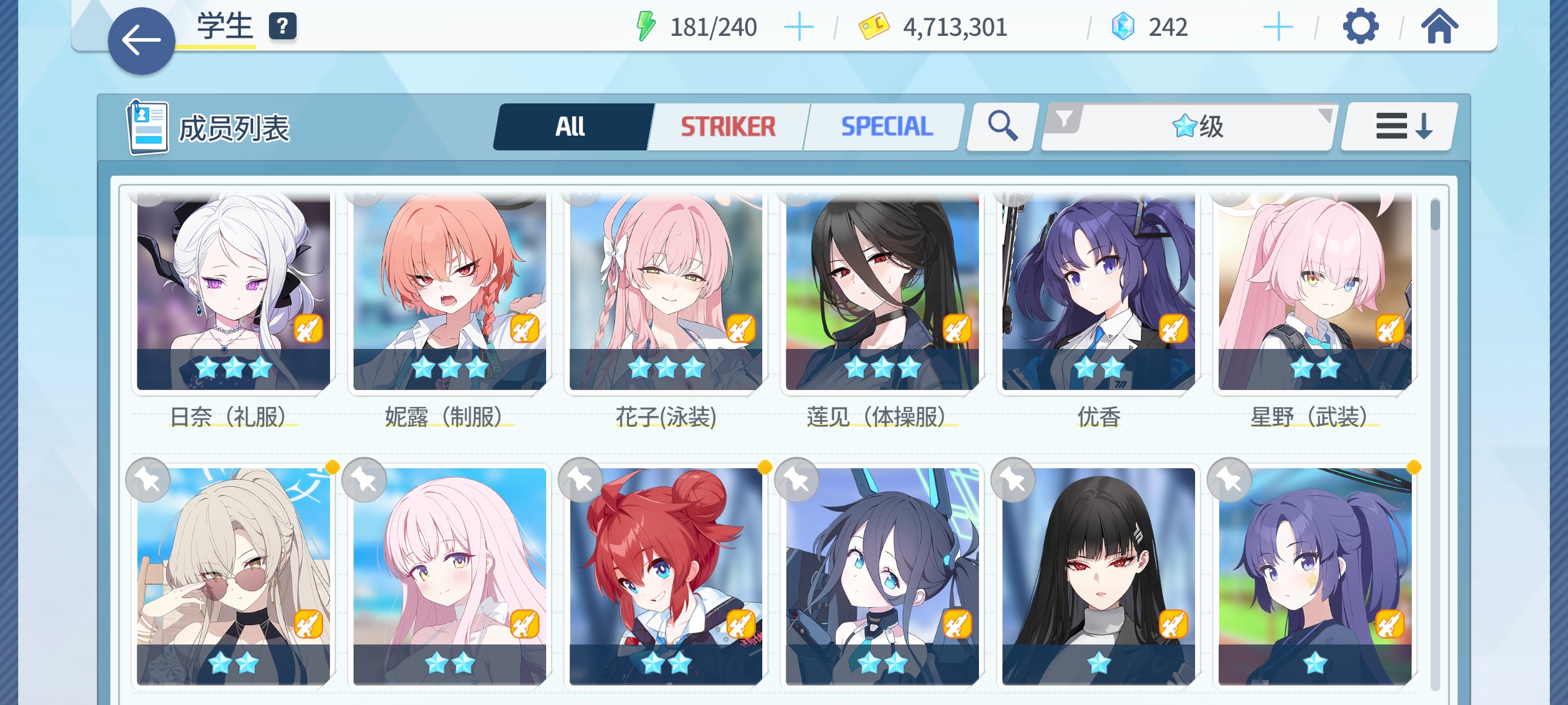This screenshot has width=1568, height=705.
Task: Switch to the STRIKER tab
Action: pos(726,126)
